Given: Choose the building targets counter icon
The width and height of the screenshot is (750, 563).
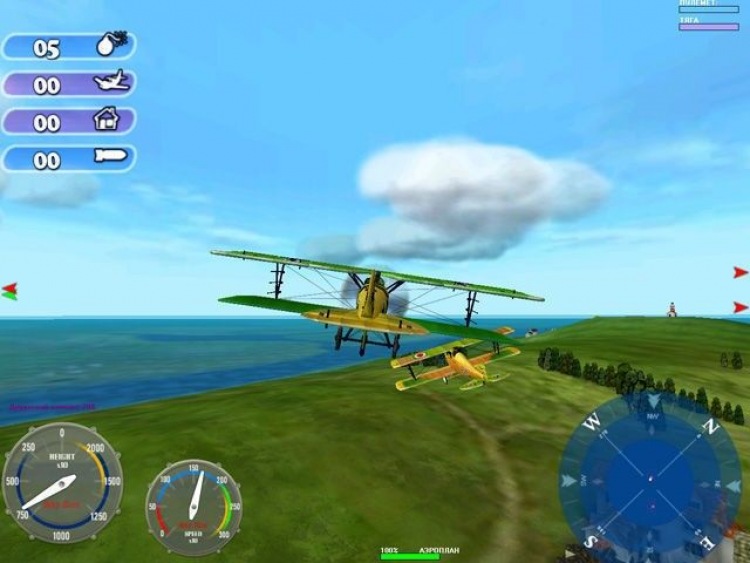Looking at the screenshot, I should (x=107, y=121).
